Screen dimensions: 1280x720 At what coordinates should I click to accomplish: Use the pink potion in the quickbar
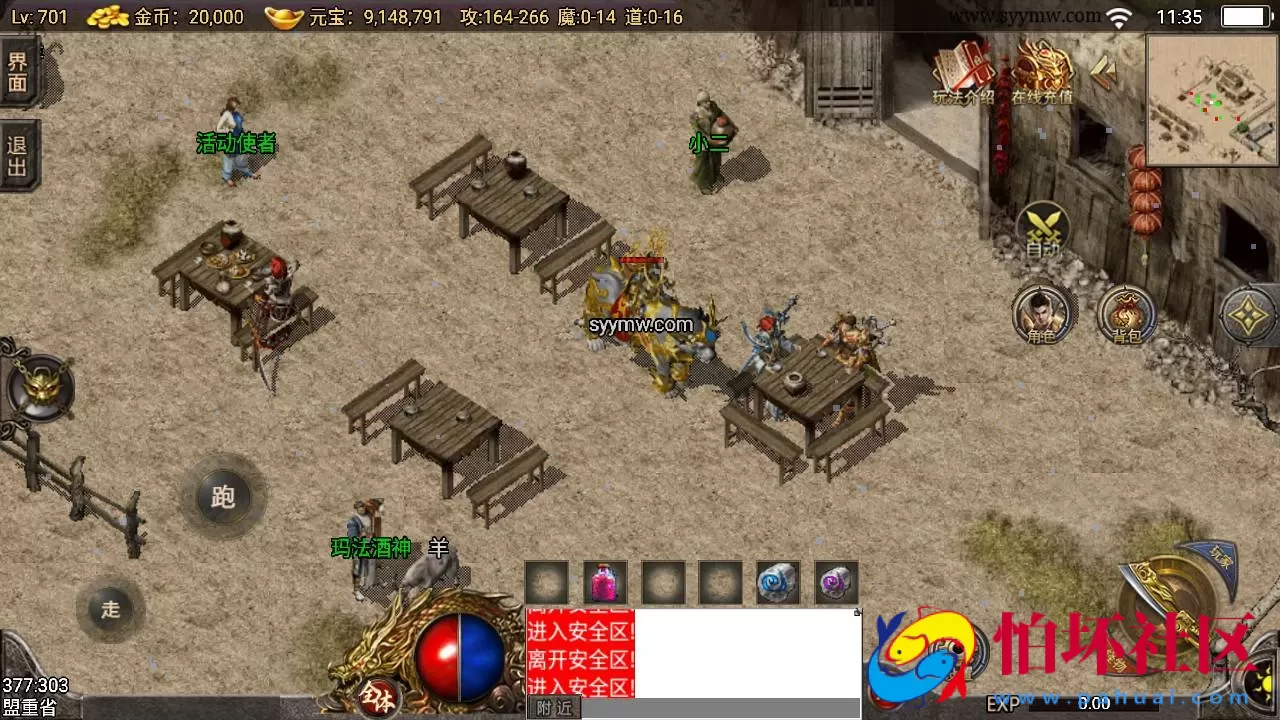[x=605, y=582]
